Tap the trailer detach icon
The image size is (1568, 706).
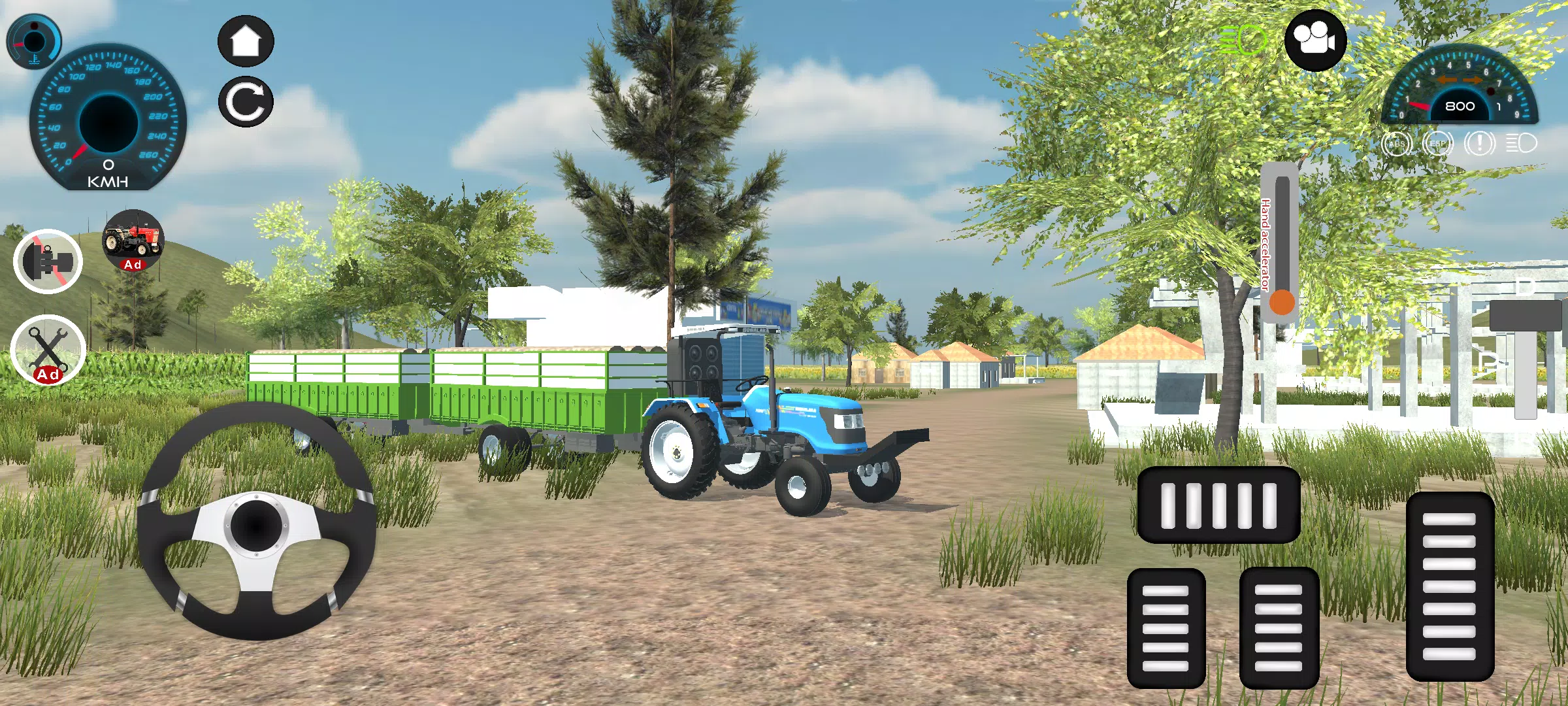click(x=48, y=261)
